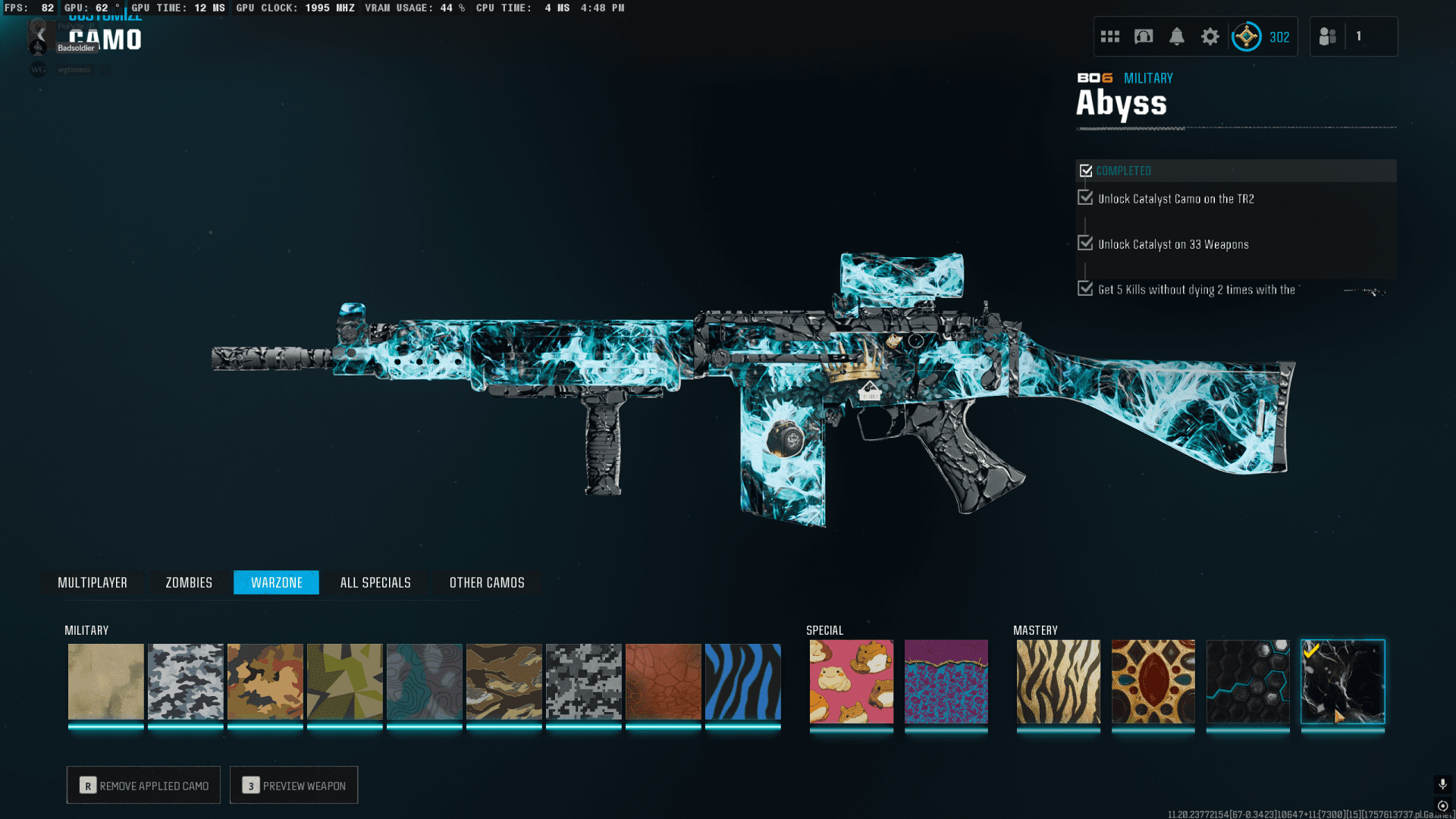Screen dimensions: 1456x819
Task: Pick the gold tiger stripe mastery camo
Action: [1058, 682]
